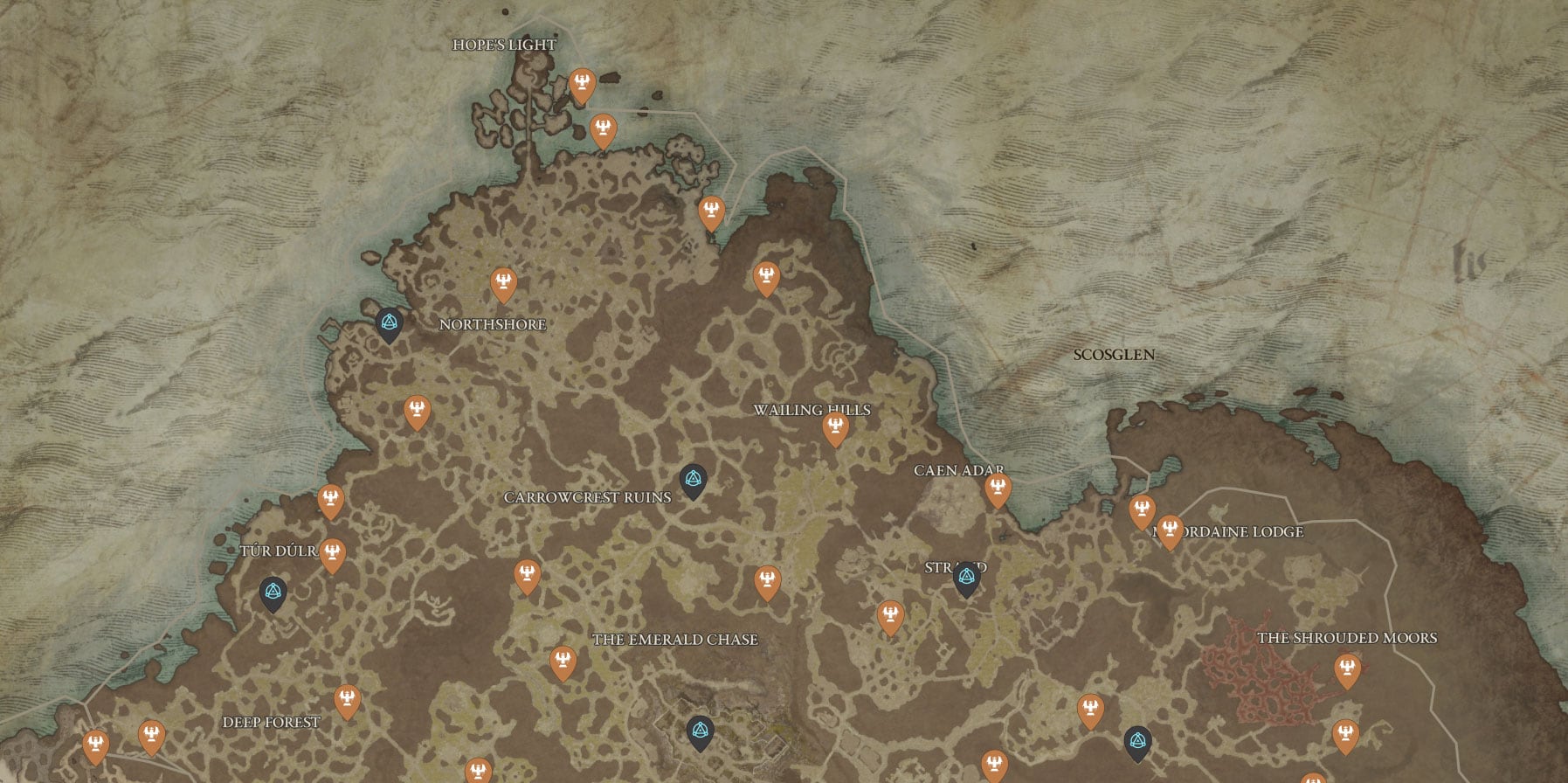
Task: Open the waypoint marker next to Northshore
Action: (x=388, y=322)
